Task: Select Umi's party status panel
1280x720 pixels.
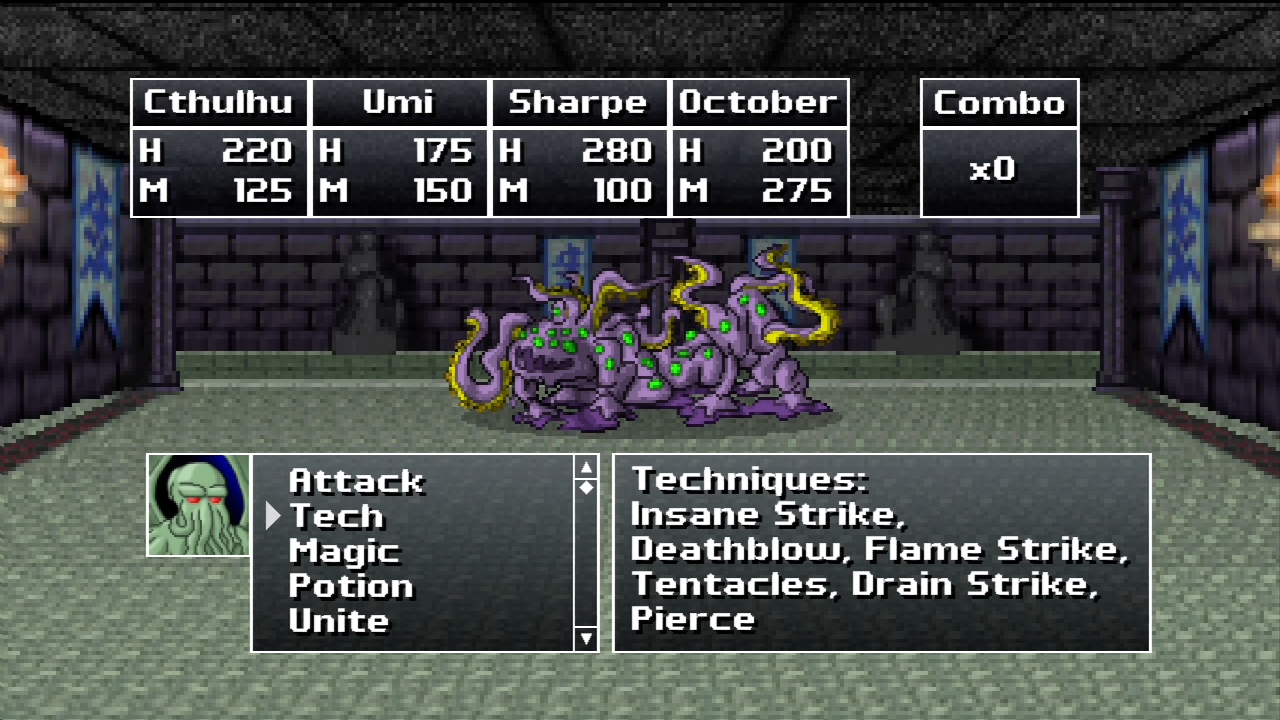Action: [x=400, y=148]
